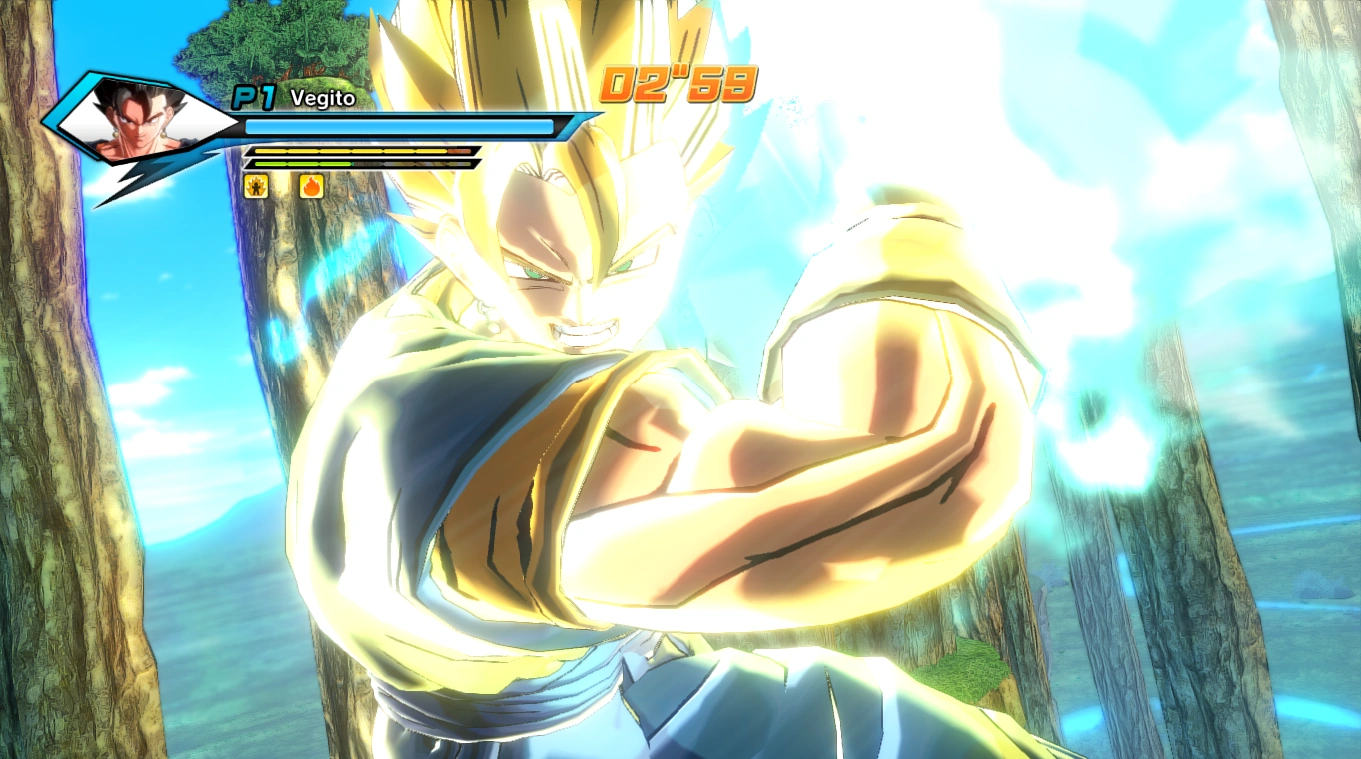Expand the Vegito player info panel
The height and width of the screenshot is (759, 1361).
point(300,130)
